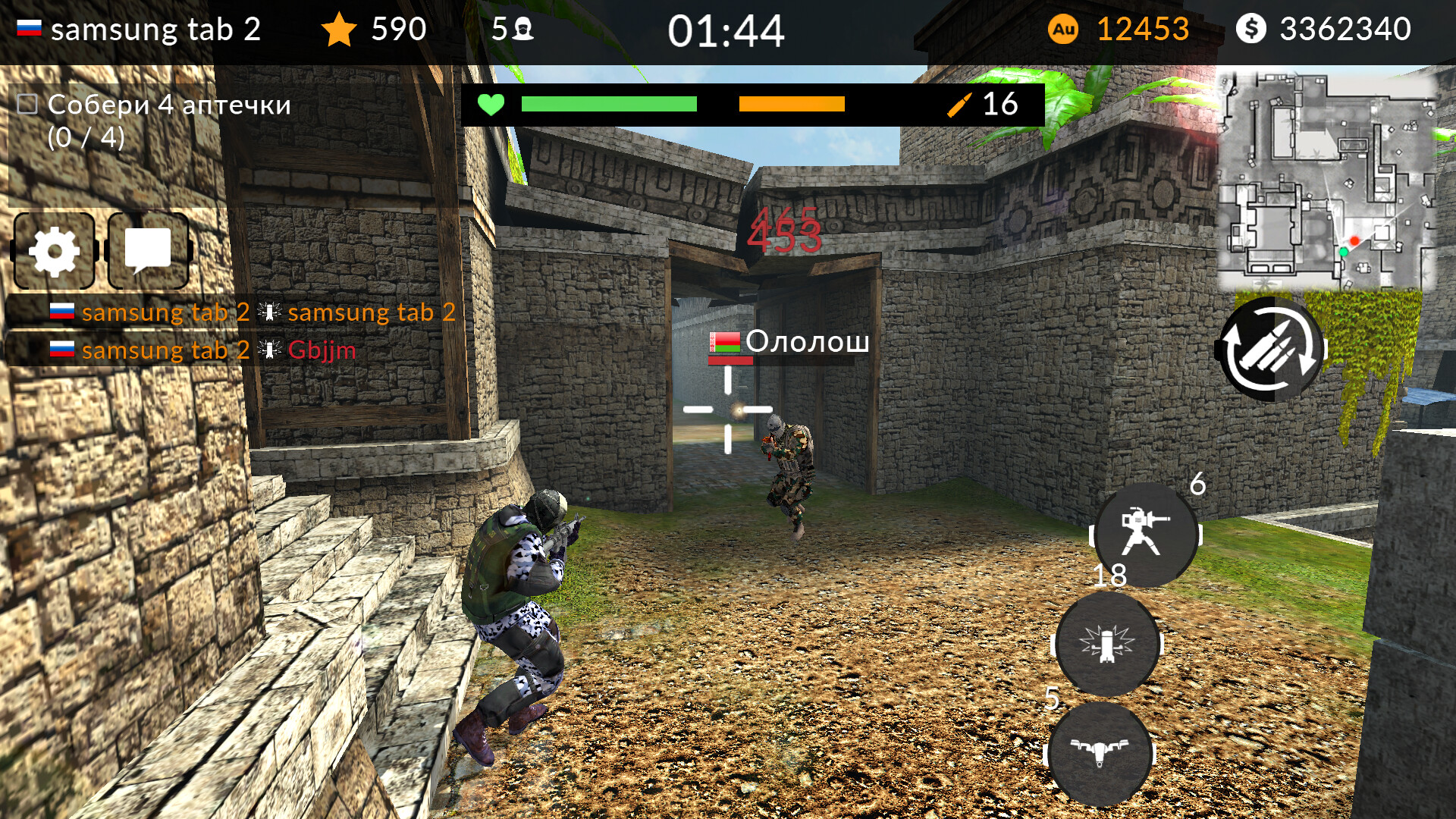
Task: Click the samsung tab 2 profile name
Action: click(x=154, y=30)
